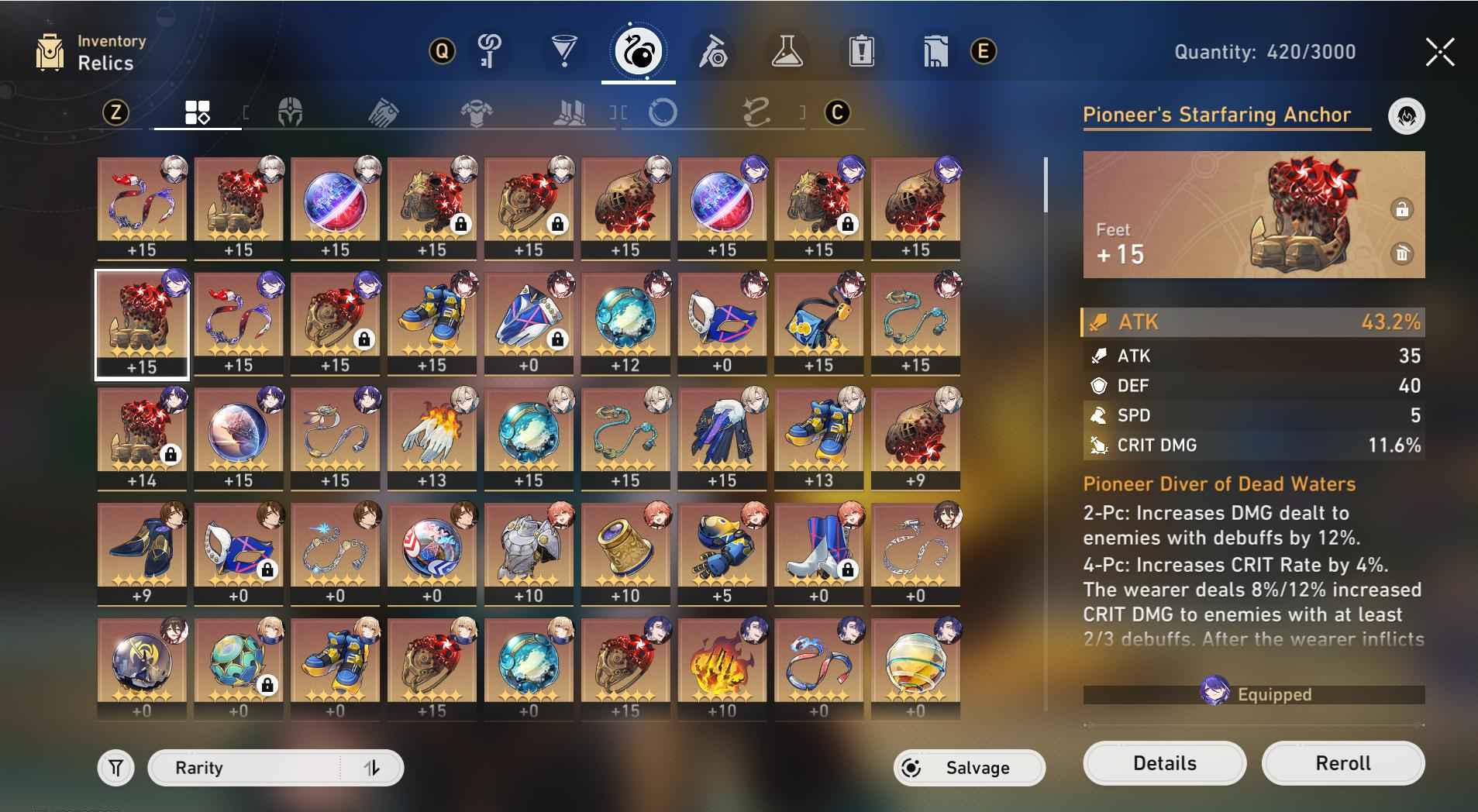1478x812 pixels.
Task: Filter relics by feet slot
Action: [x=570, y=113]
